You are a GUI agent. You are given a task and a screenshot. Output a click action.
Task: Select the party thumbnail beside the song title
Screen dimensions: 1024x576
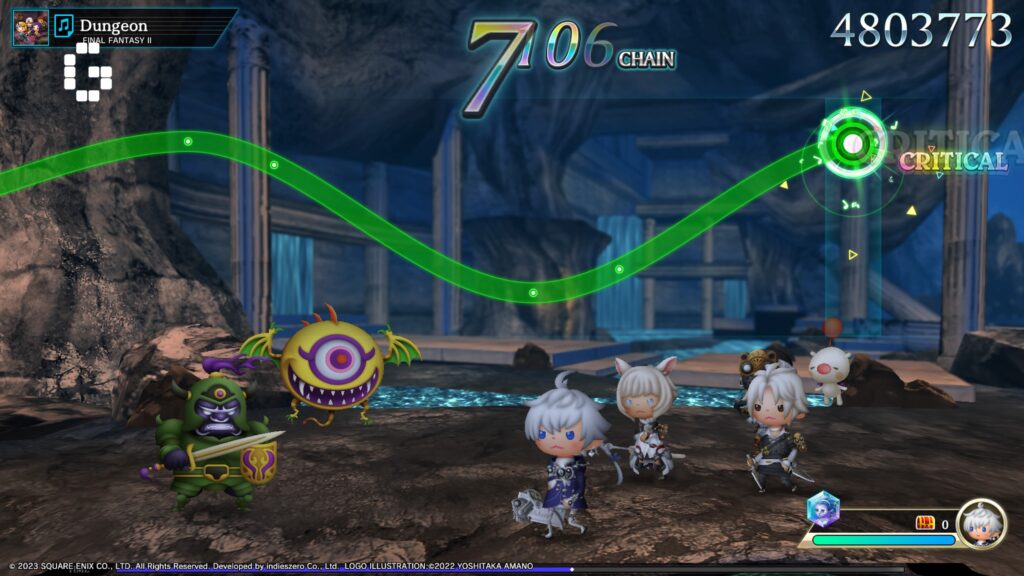(30, 27)
